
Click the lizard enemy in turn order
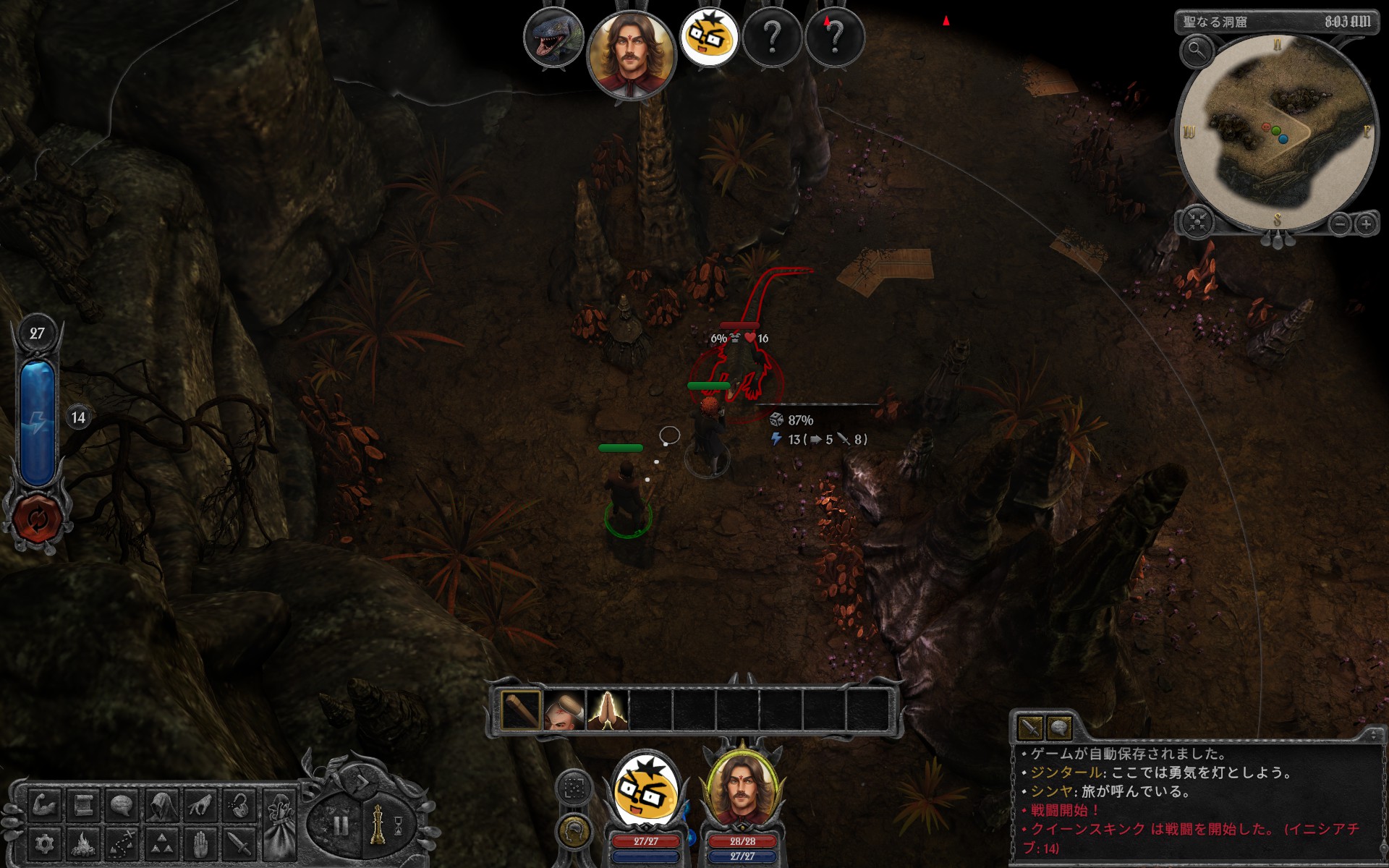click(553, 38)
